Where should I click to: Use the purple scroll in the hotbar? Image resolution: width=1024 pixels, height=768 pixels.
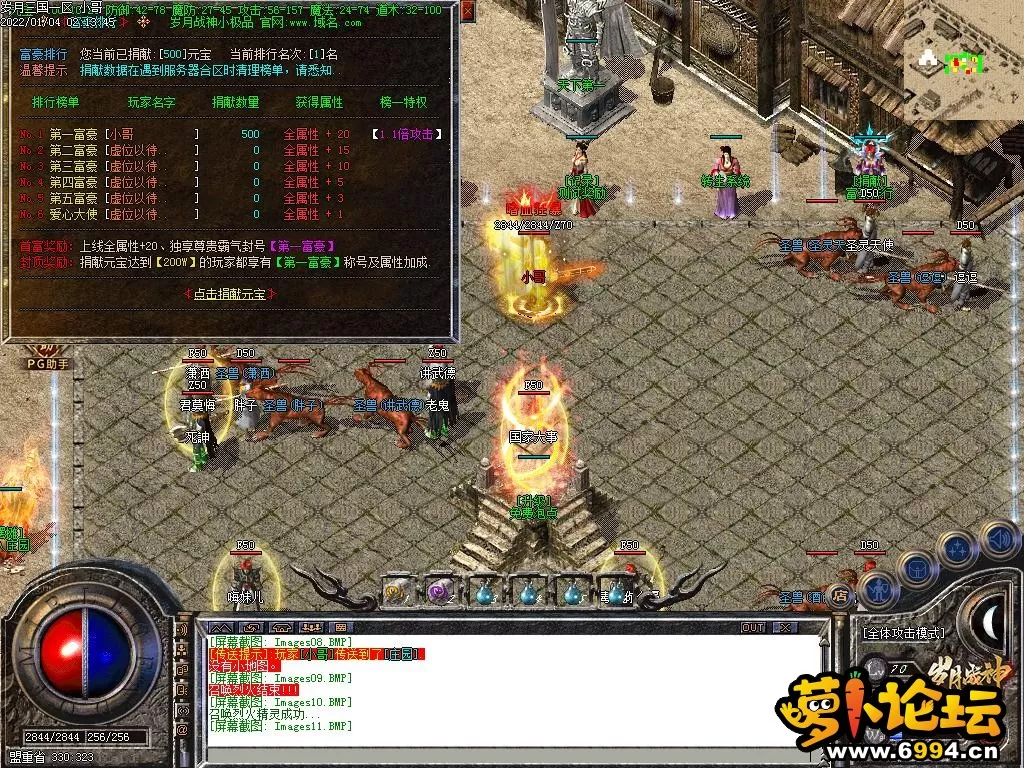click(x=440, y=593)
